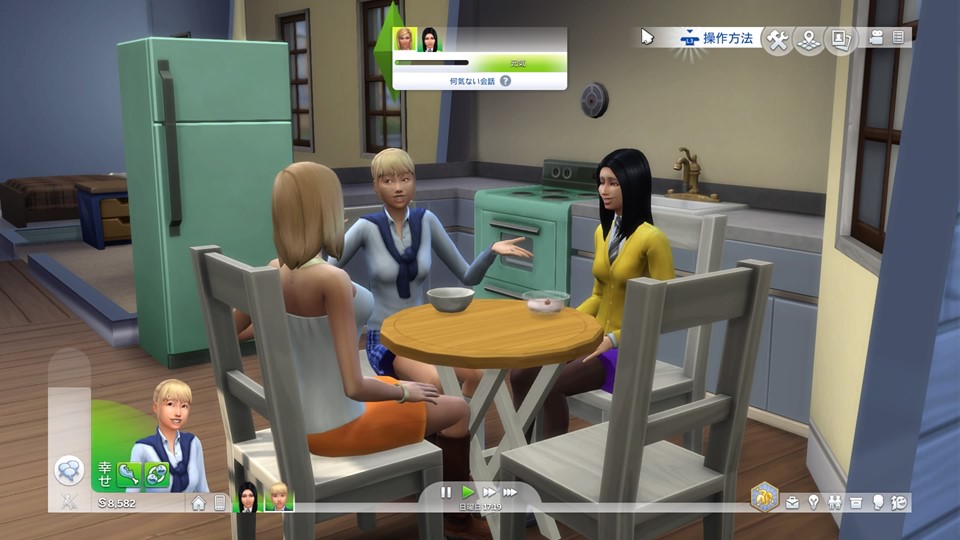Pause the game

(446, 492)
